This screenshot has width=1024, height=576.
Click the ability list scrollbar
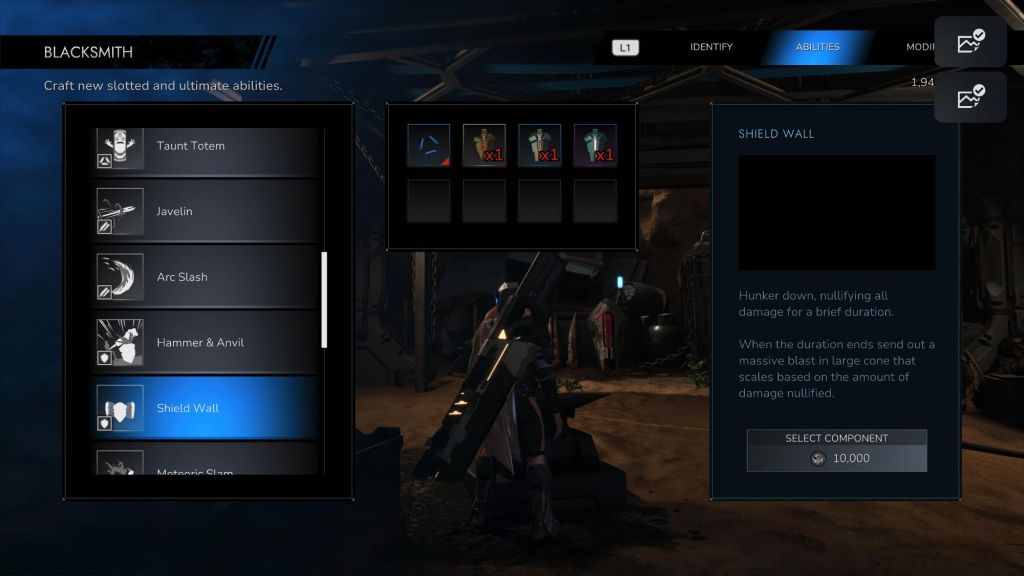click(x=323, y=300)
